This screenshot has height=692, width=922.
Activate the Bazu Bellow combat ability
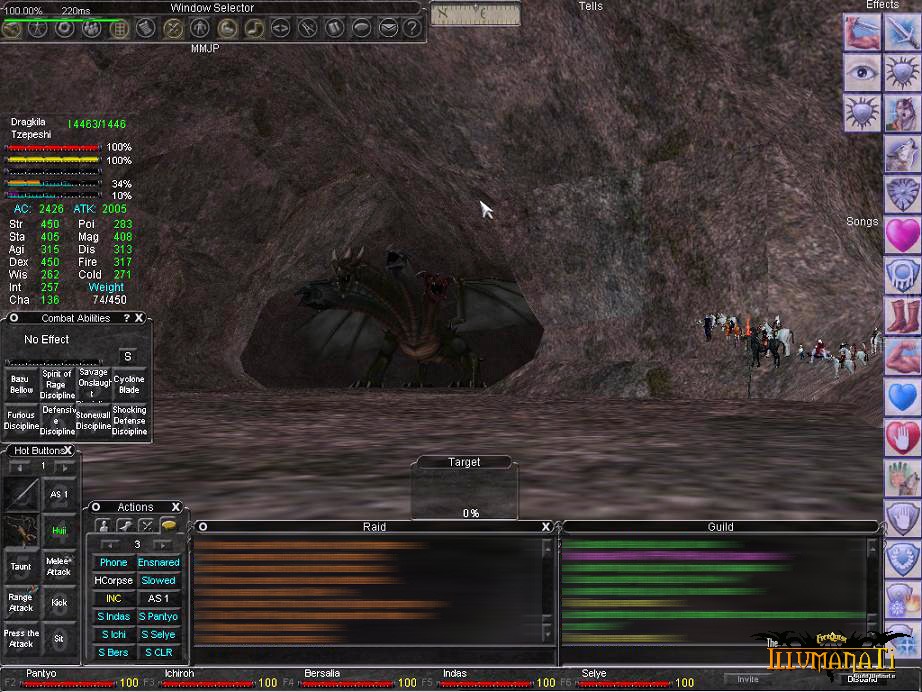coord(21,384)
